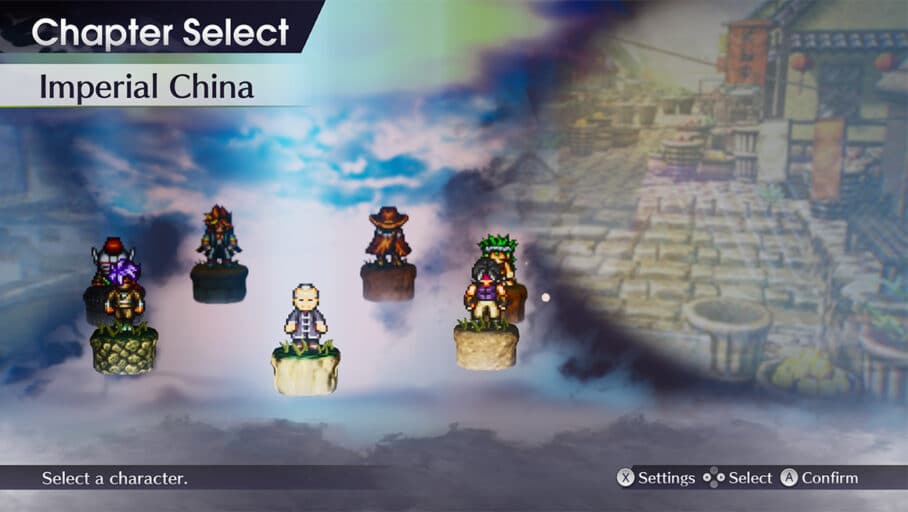908x512 pixels.
Task: Select the bald old shifu character
Action: tap(304, 318)
